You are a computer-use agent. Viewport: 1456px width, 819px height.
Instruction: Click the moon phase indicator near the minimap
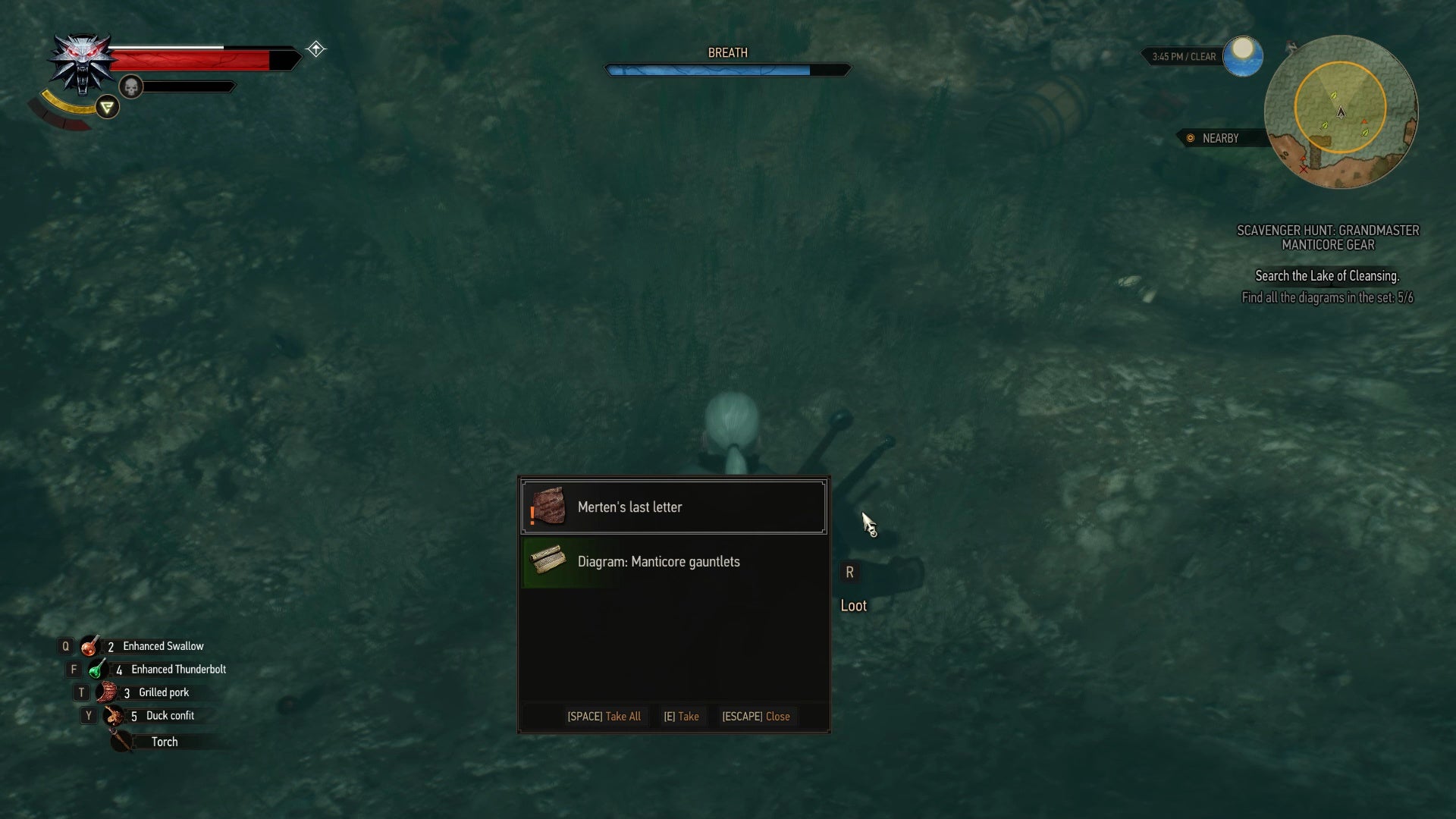coord(1242,55)
